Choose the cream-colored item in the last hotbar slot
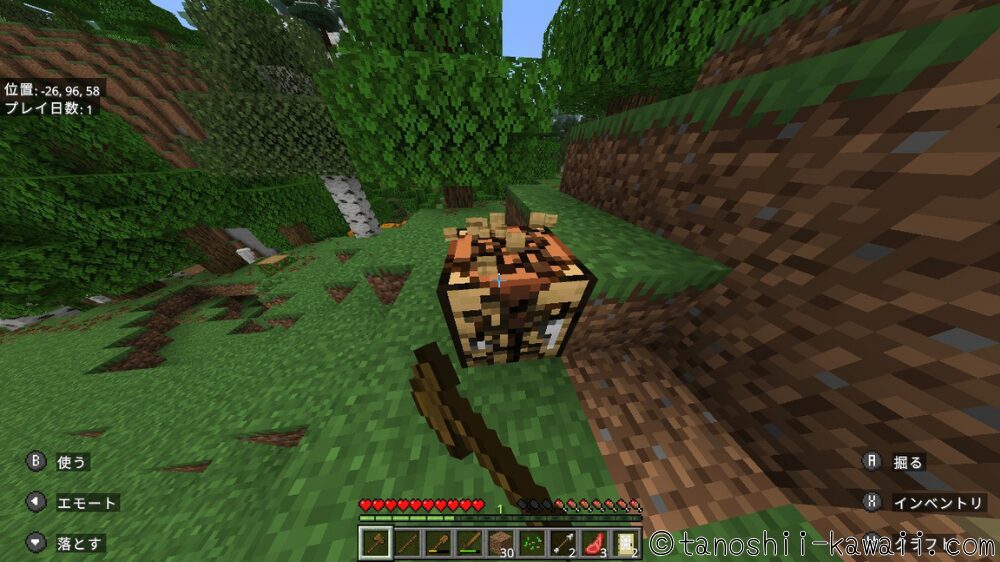The image size is (1000, 562). tap(626, 543)
